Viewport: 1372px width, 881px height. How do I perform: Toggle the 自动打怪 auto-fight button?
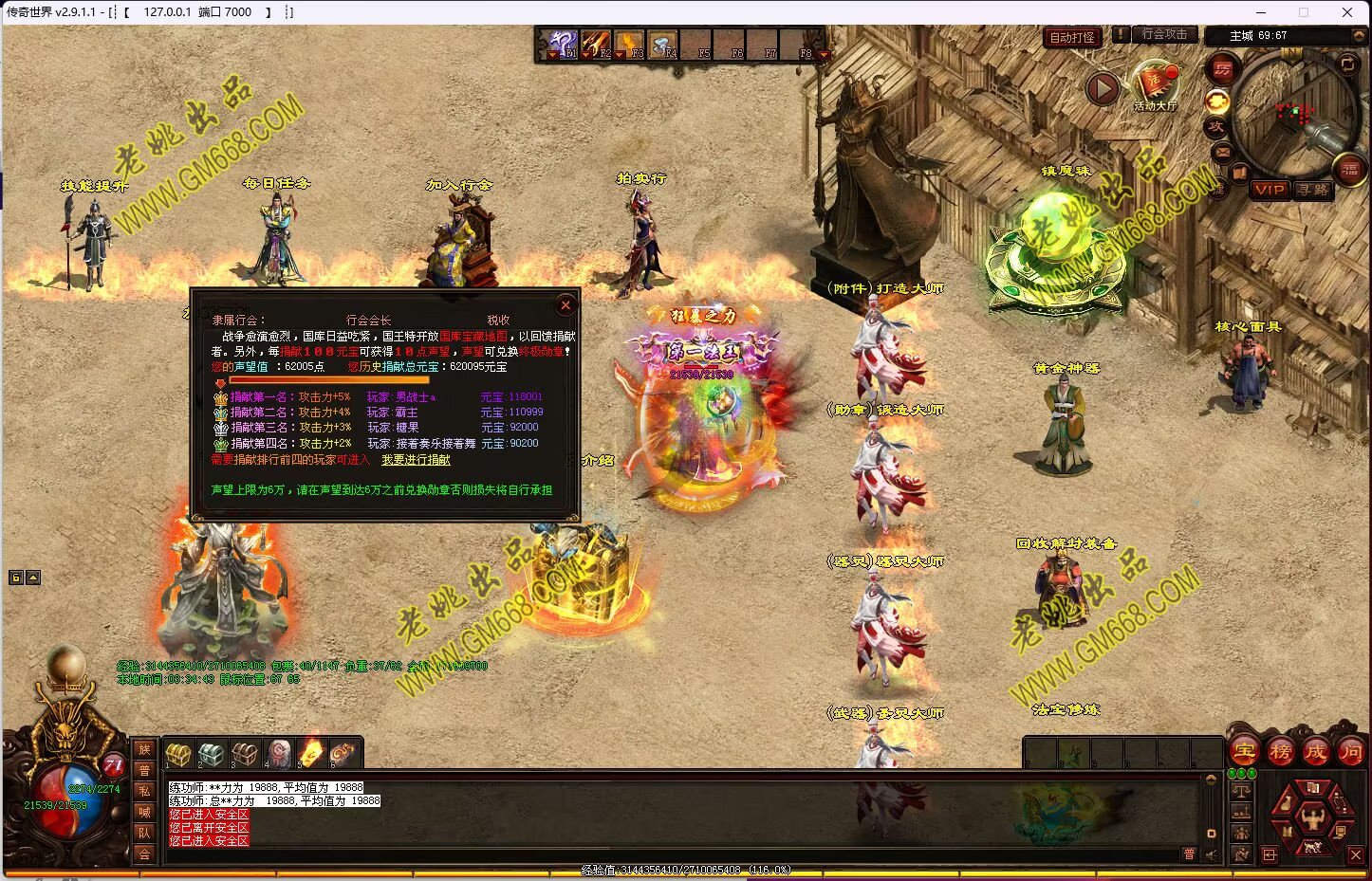click(x=1072, y=37)
